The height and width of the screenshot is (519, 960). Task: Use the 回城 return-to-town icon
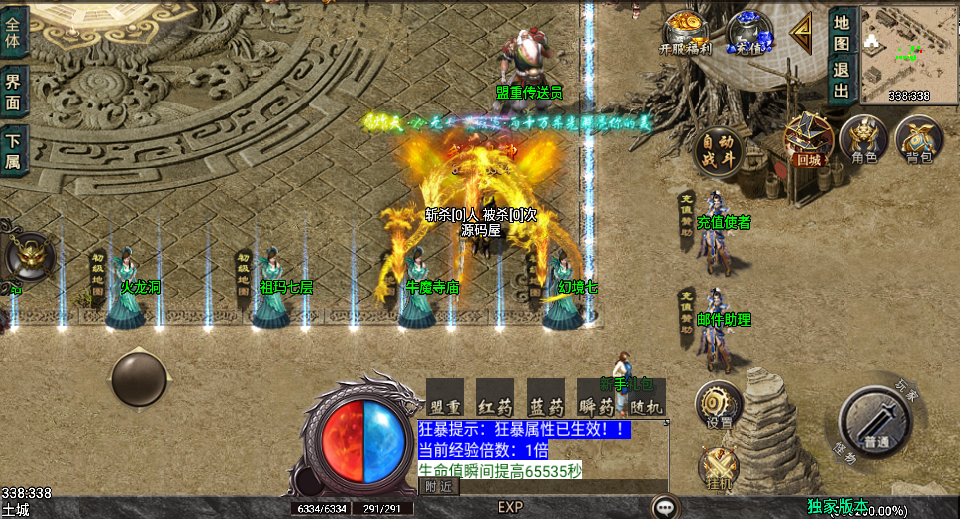click(808, 138)
